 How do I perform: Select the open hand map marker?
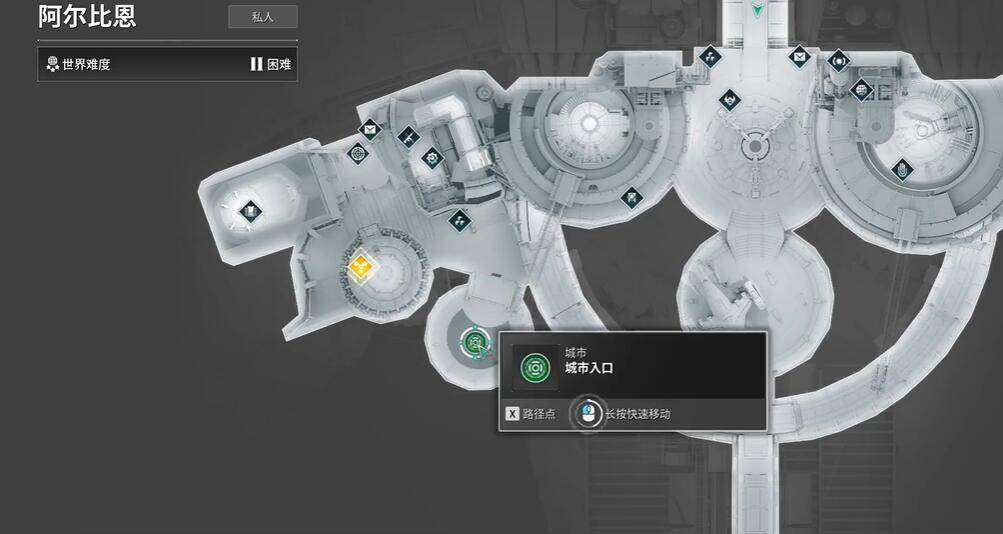[x=902, y=169]
